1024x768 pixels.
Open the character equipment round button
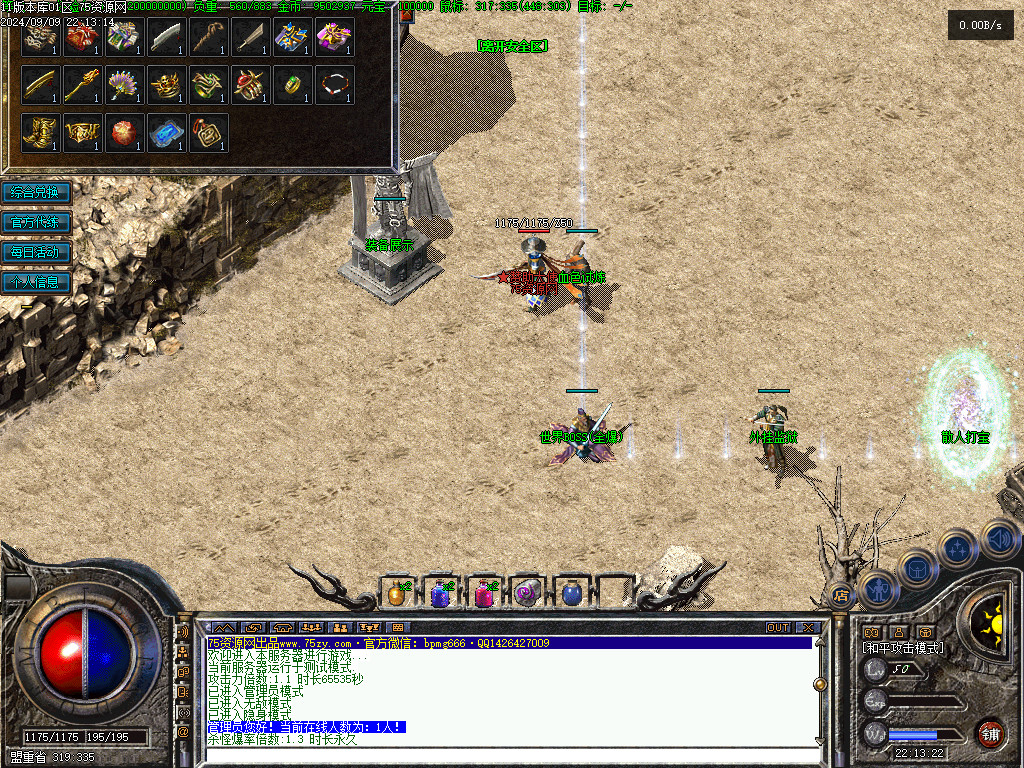click(x=877, y=590)
